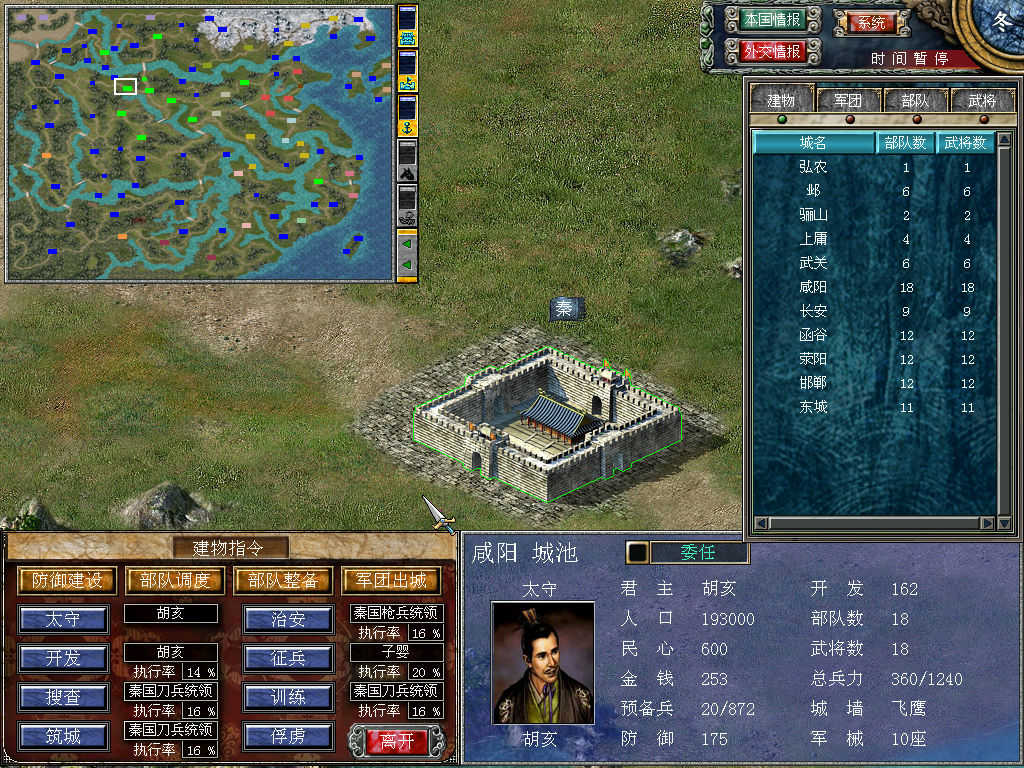Switch to the 武将 generals tab
The width and height of the screenshot is (1024, 768).
click(981, 100)
